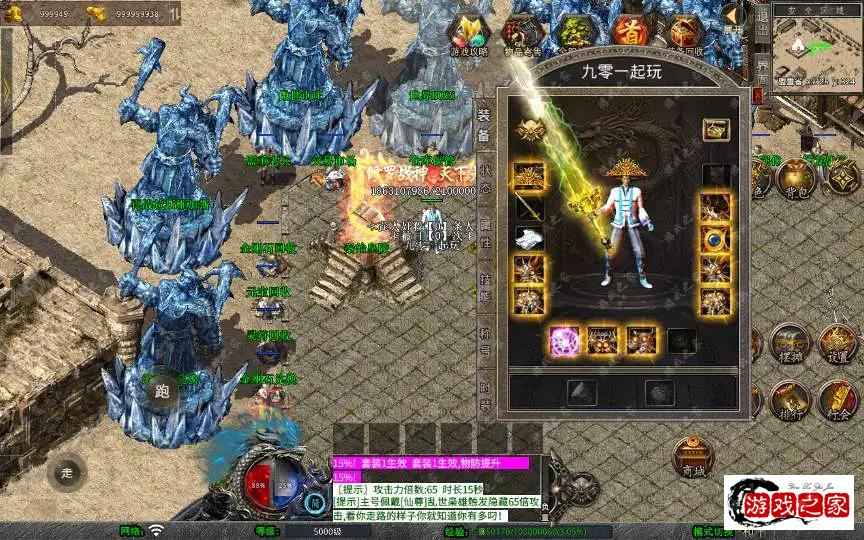Screen dimensions: 864x540
Task: Select the purple glowing orb equipment slot
Action: point(564,341)
